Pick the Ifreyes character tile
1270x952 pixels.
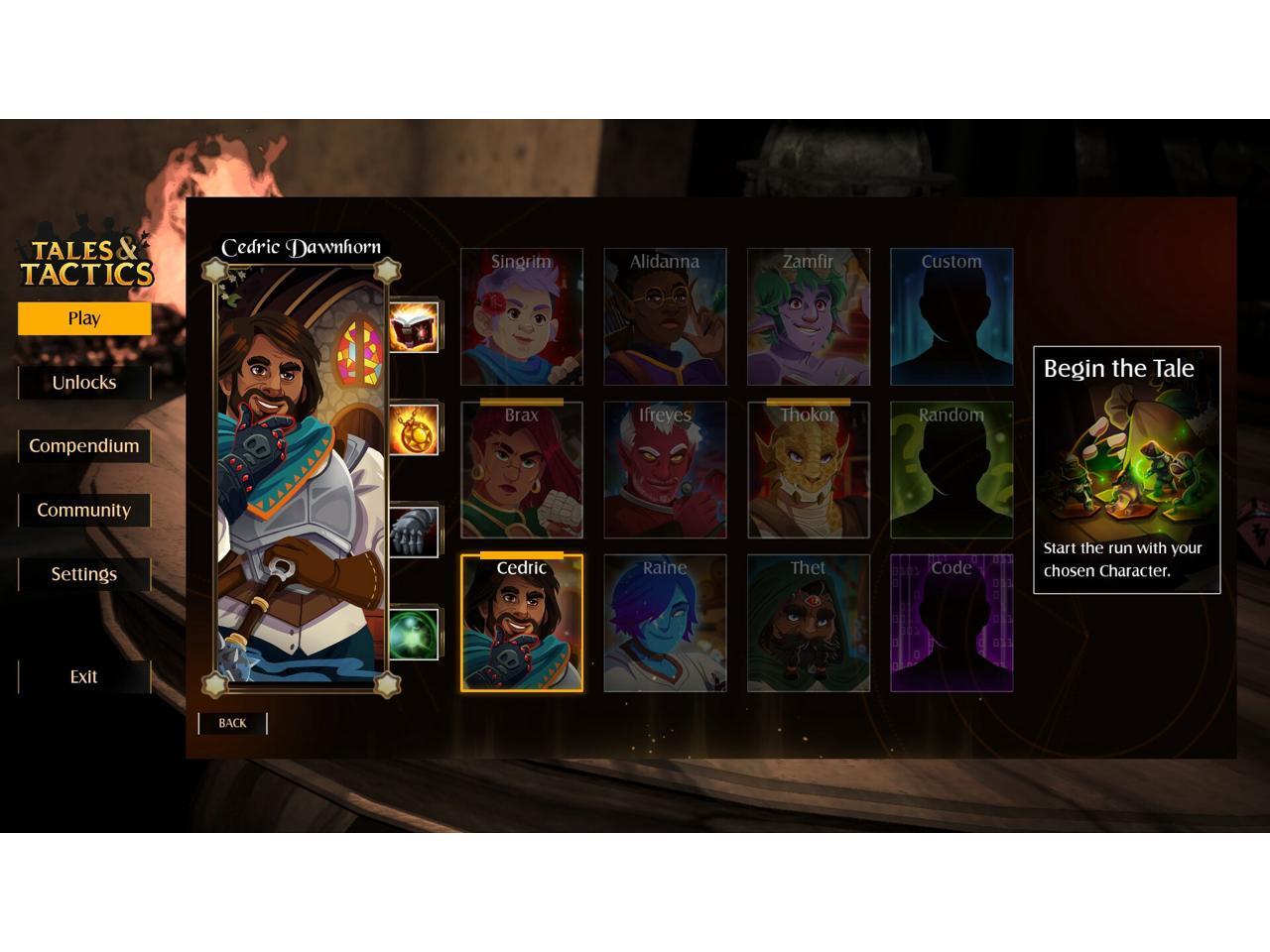pyautogui.click(x=665, y=470)
